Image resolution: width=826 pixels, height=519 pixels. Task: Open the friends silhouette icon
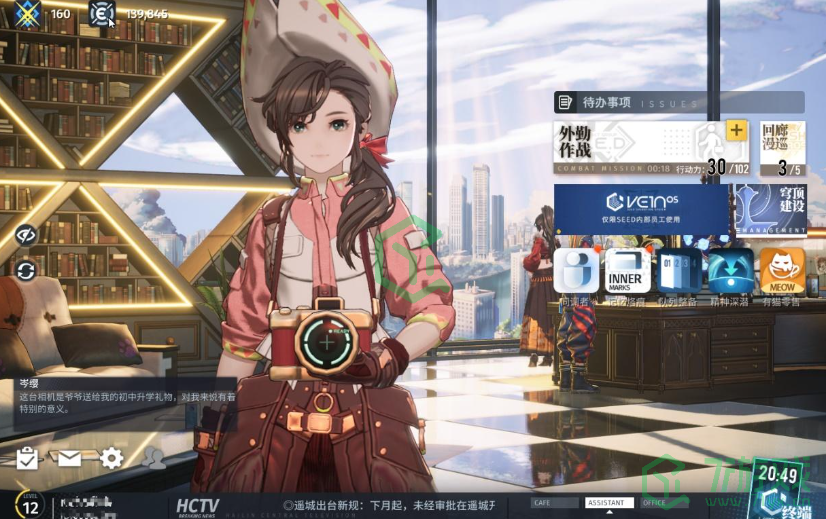154,458
